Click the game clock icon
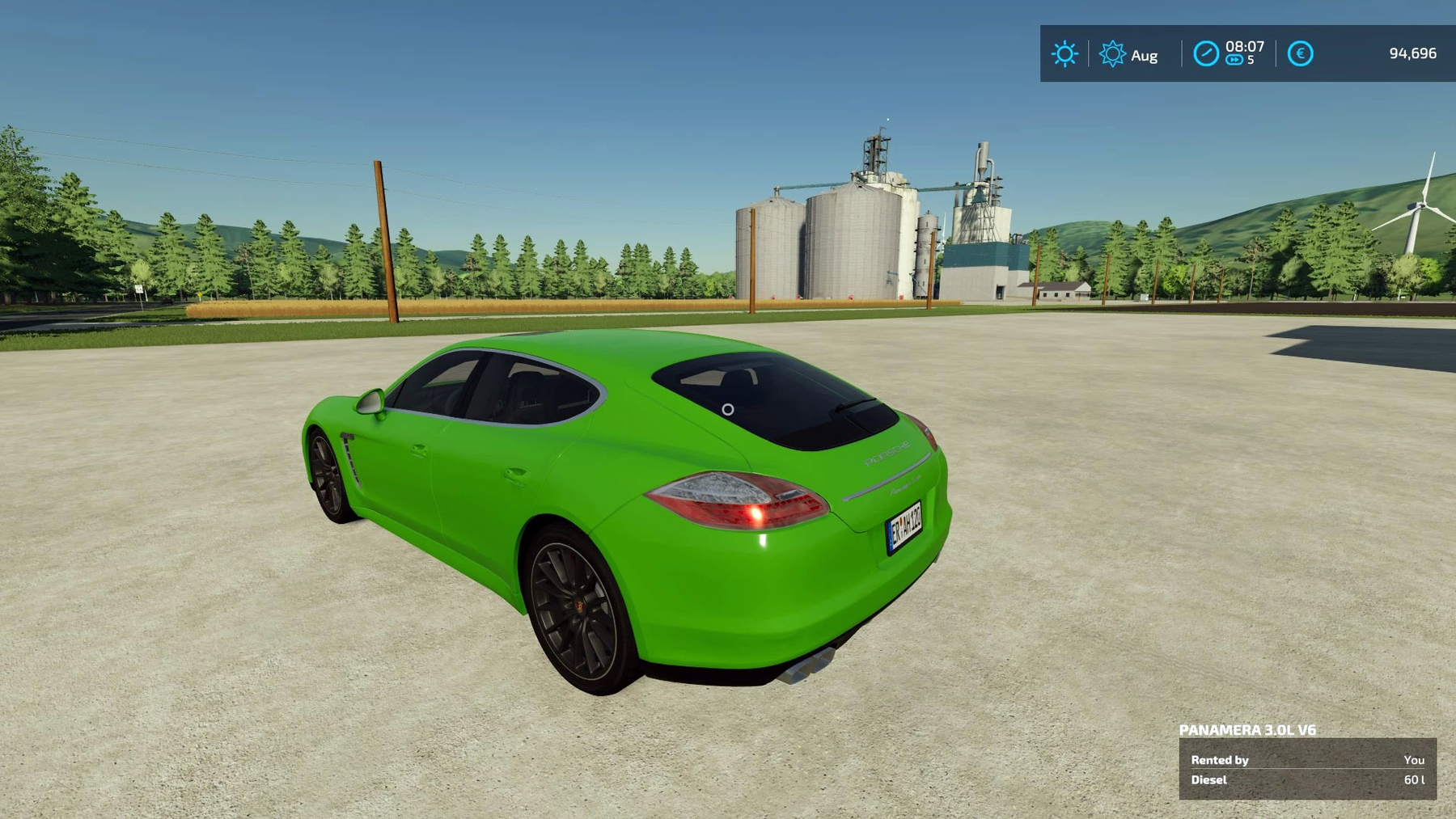1456x819 pixels. 1205,54
